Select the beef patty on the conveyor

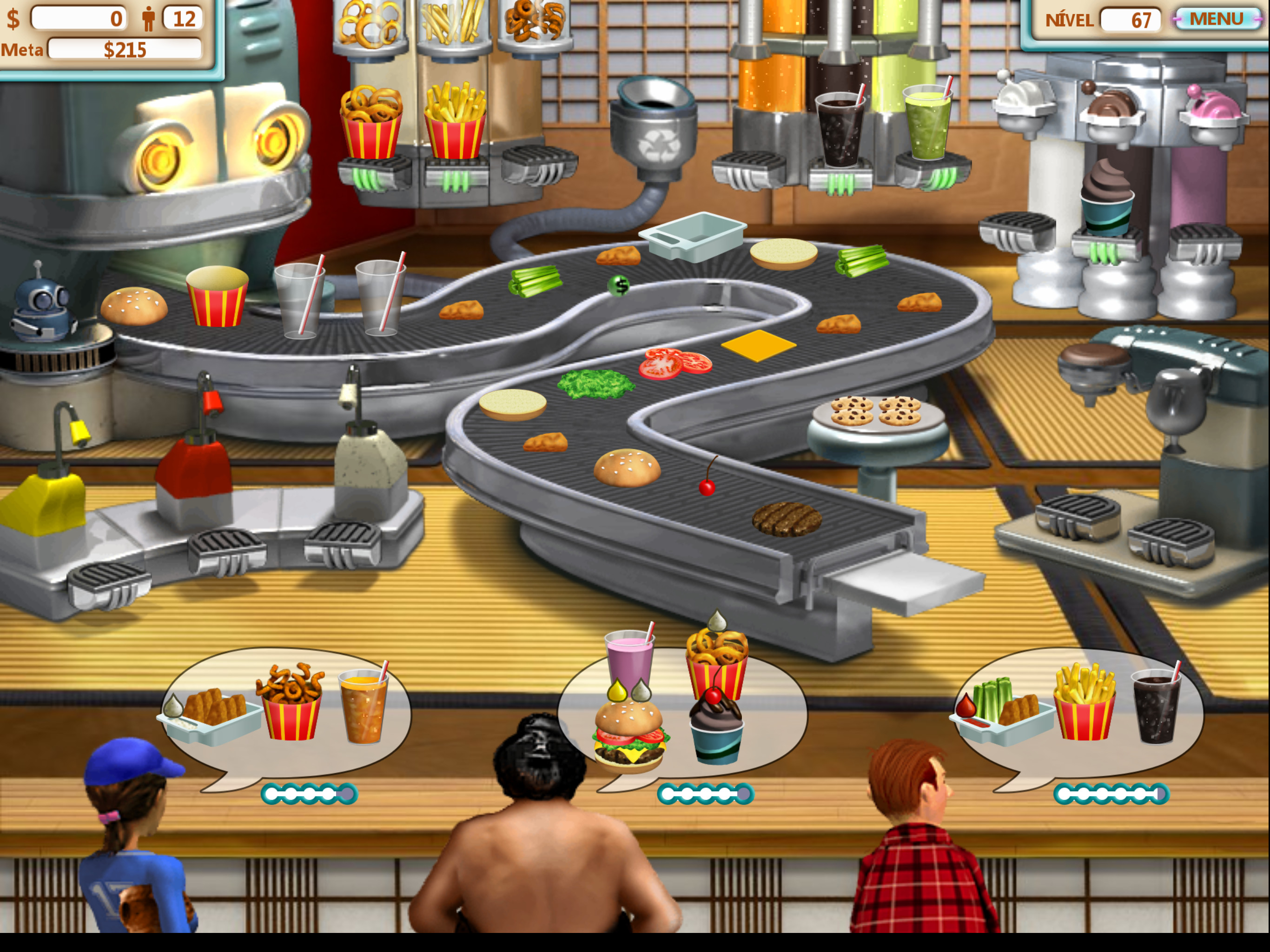(787, 519)
